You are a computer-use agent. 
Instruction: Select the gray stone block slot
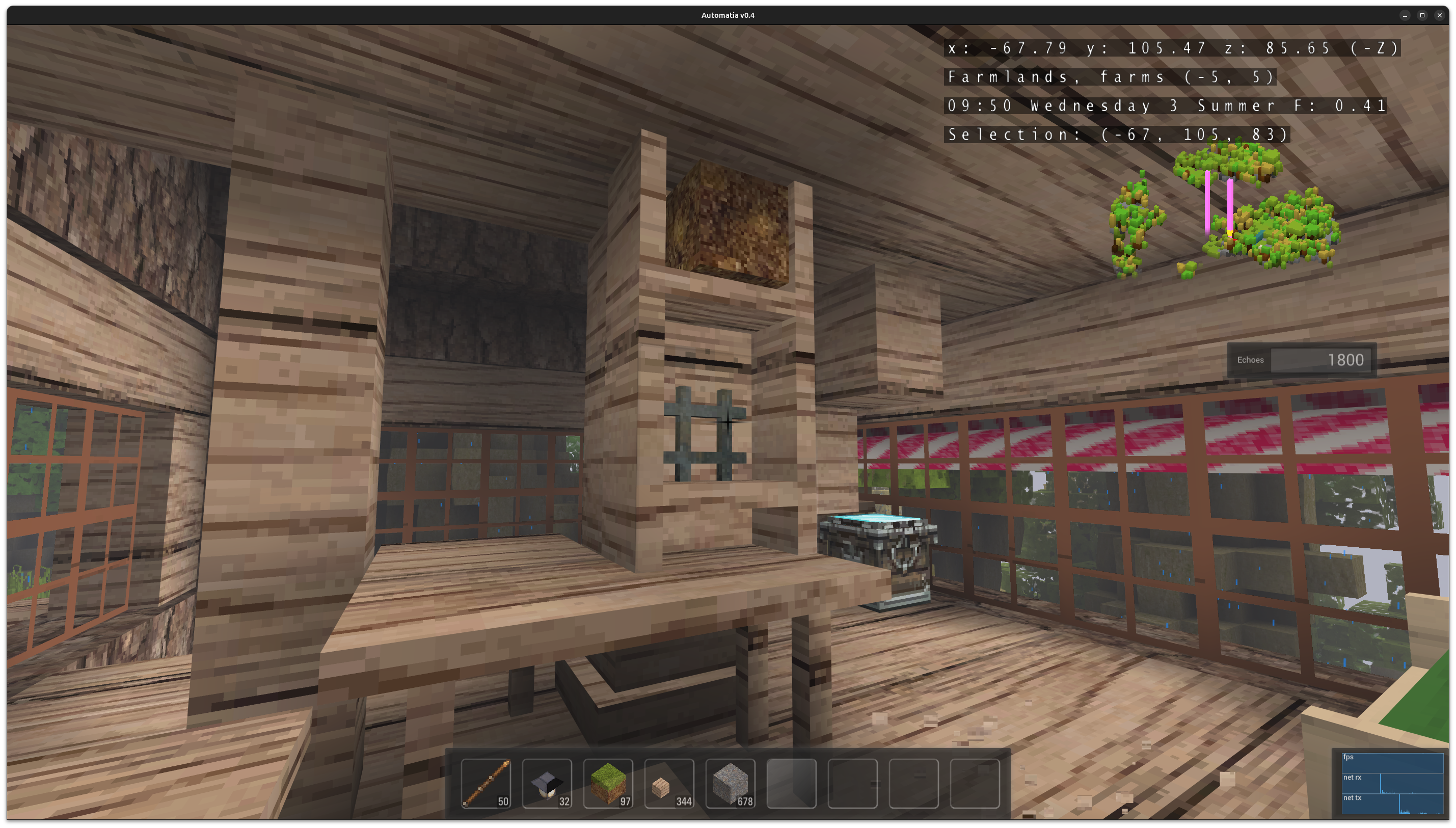pos(731,783)
